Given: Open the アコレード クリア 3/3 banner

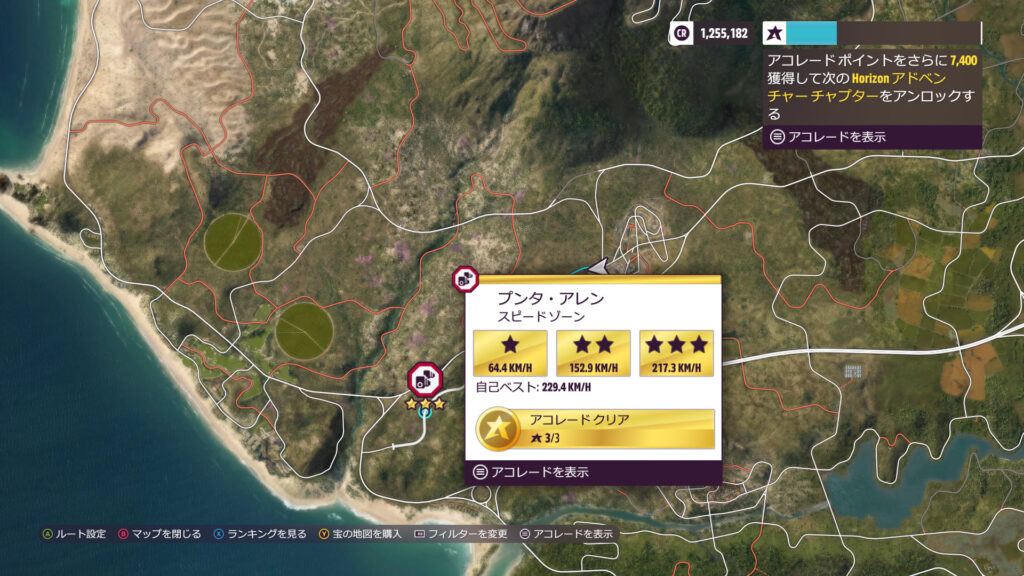Looking at the screenshot, I should [595, 428].
